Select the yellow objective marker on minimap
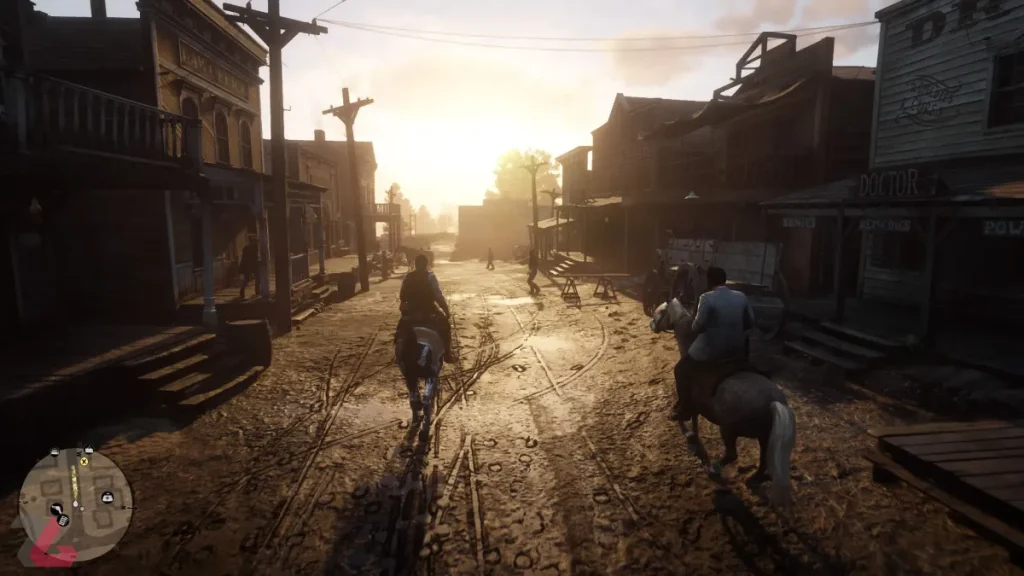 pos(83,461)
